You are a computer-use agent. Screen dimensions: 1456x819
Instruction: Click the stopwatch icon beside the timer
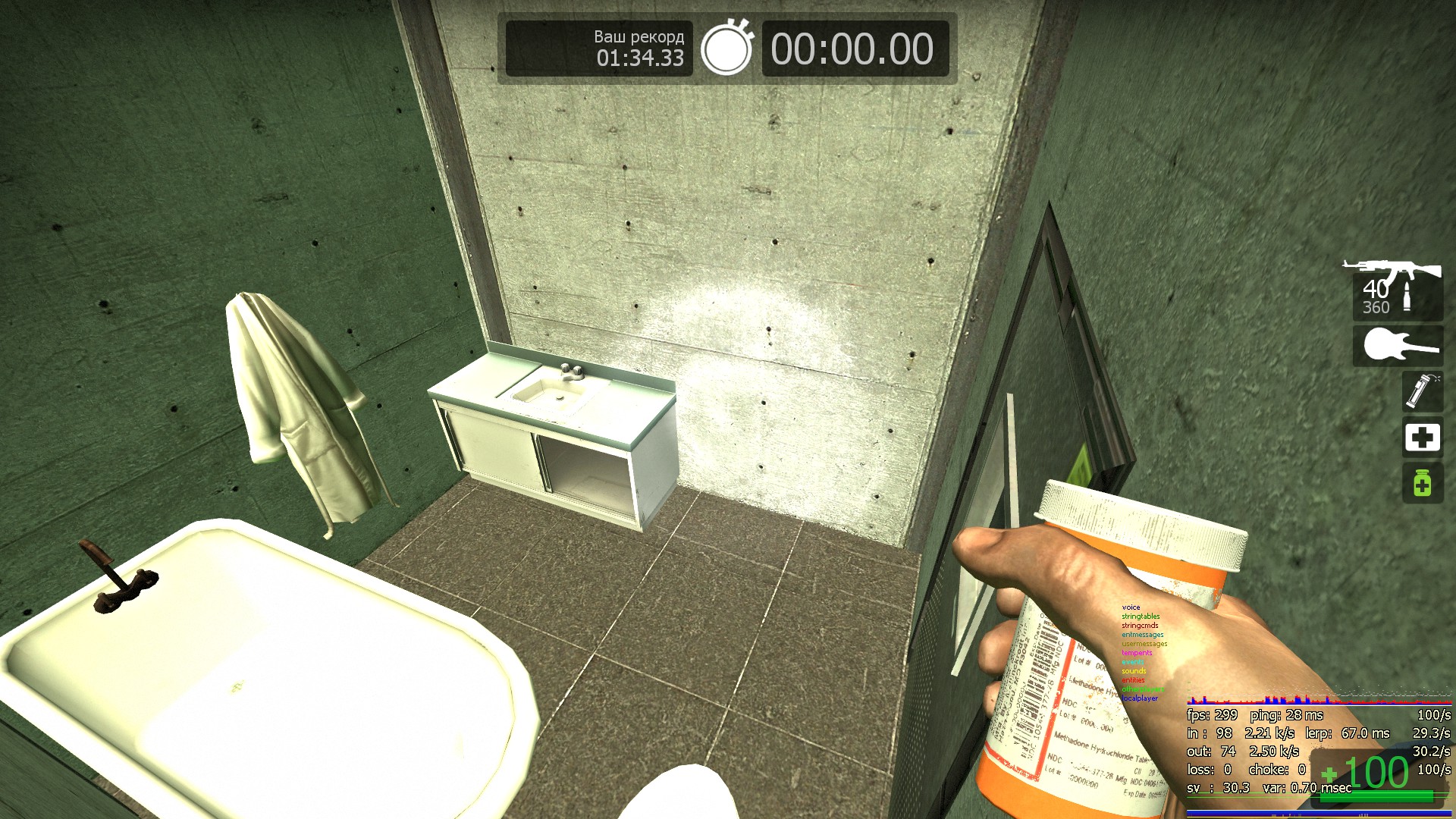pos(726,49)
